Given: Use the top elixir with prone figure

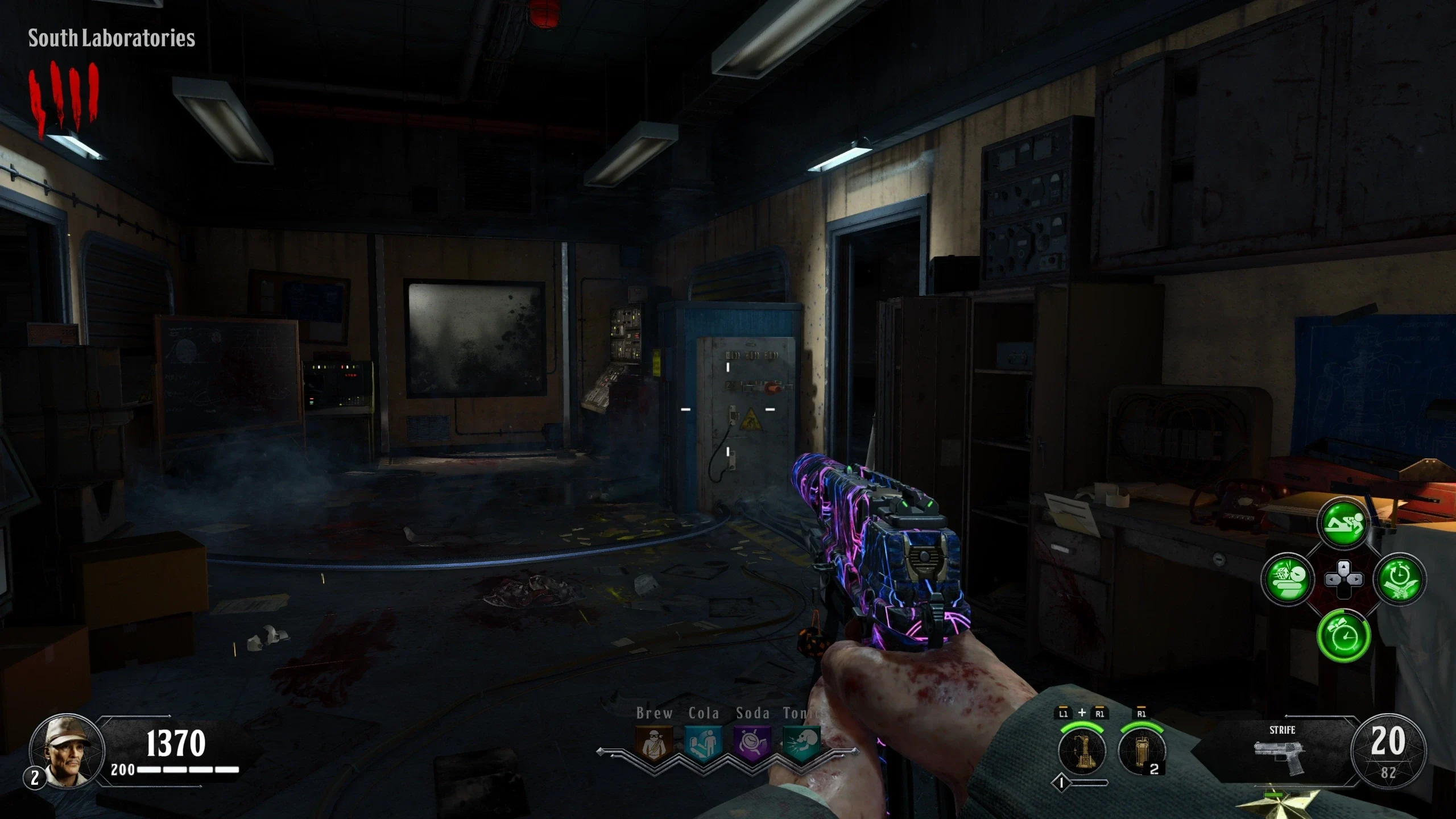Looking at the screenshot, I should coord(1343,524).
